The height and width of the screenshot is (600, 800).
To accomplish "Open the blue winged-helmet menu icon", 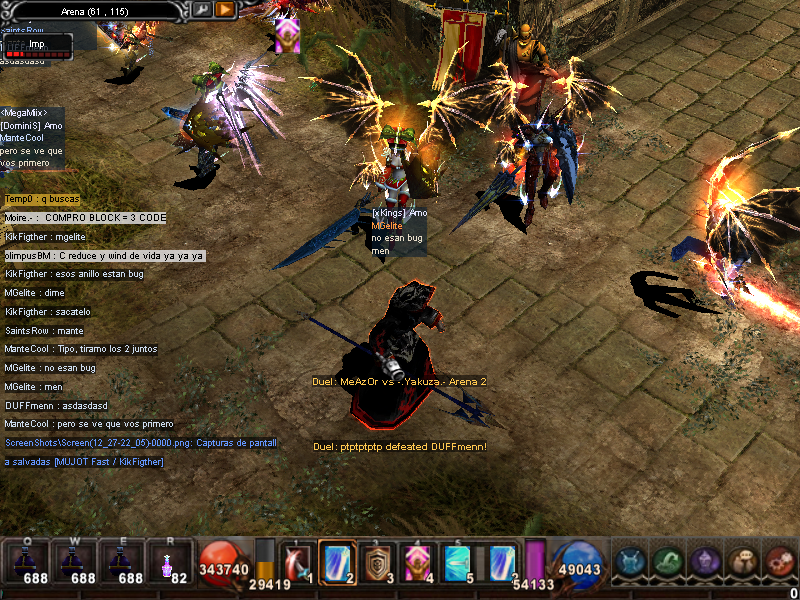I will point(632,563).
